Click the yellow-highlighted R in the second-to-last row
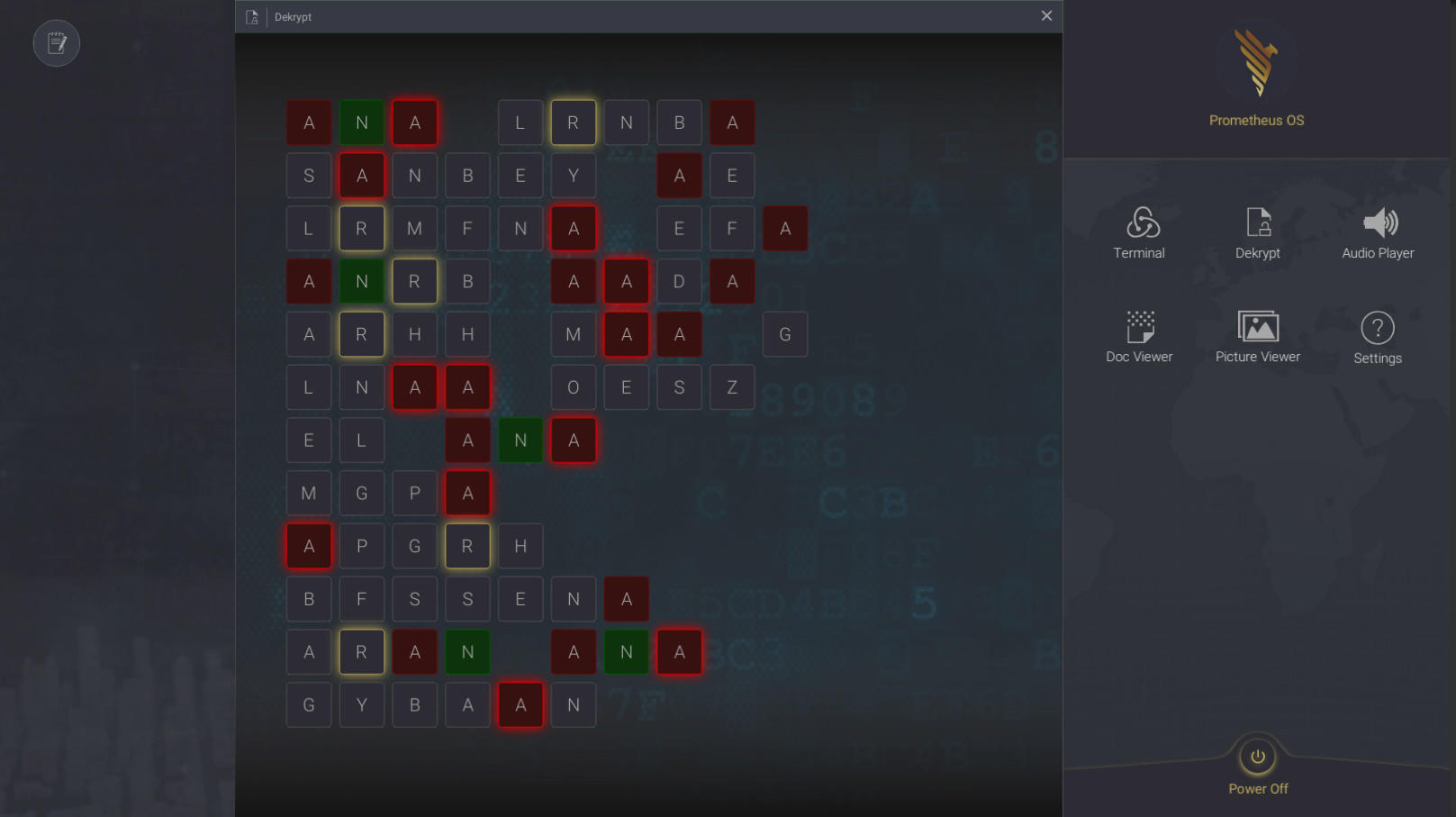Viewport: 1456px width, 817px height. click(x=362, y=651)
